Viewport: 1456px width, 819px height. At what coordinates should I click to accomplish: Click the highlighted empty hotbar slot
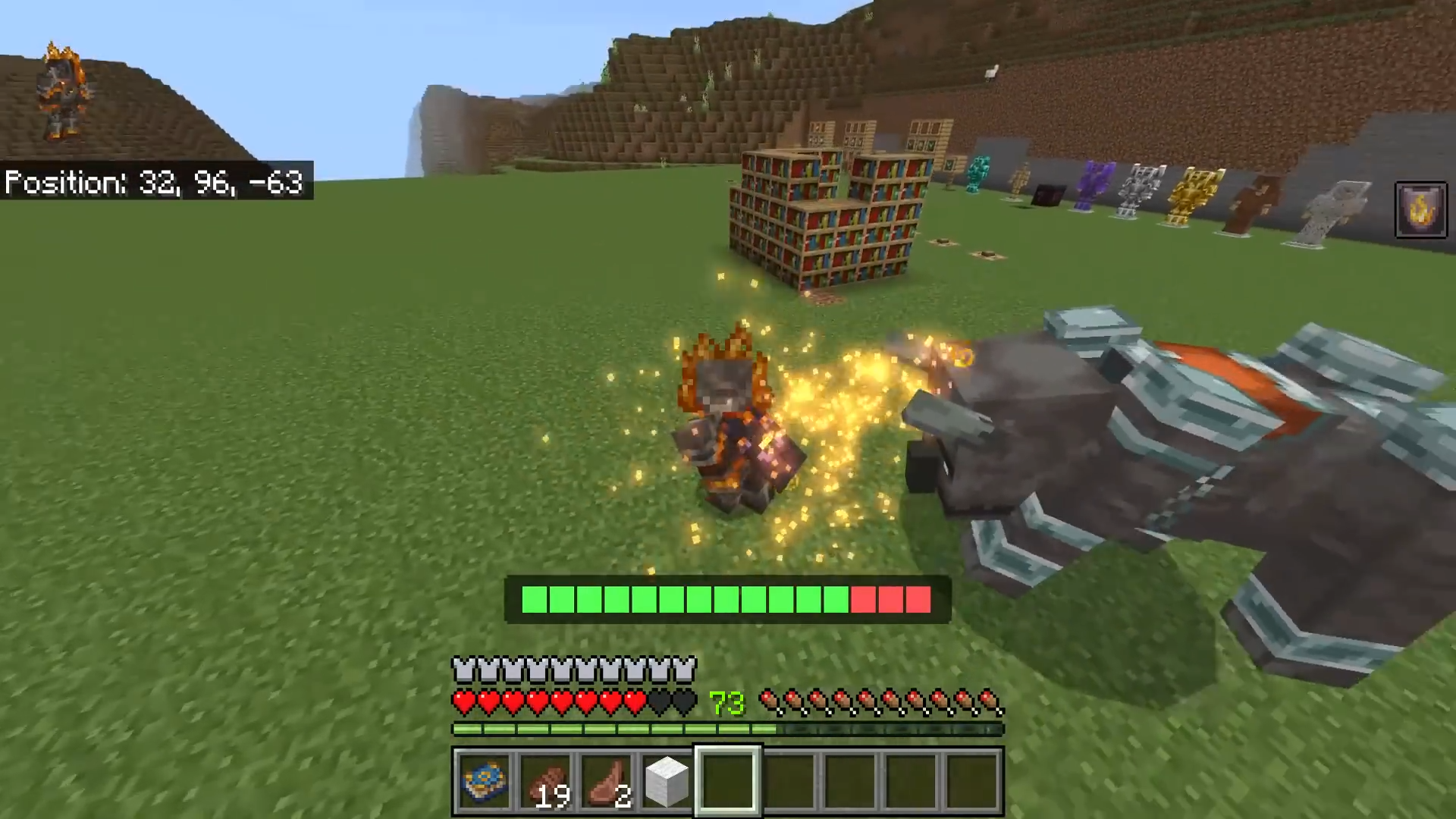(x=728, y=781)
